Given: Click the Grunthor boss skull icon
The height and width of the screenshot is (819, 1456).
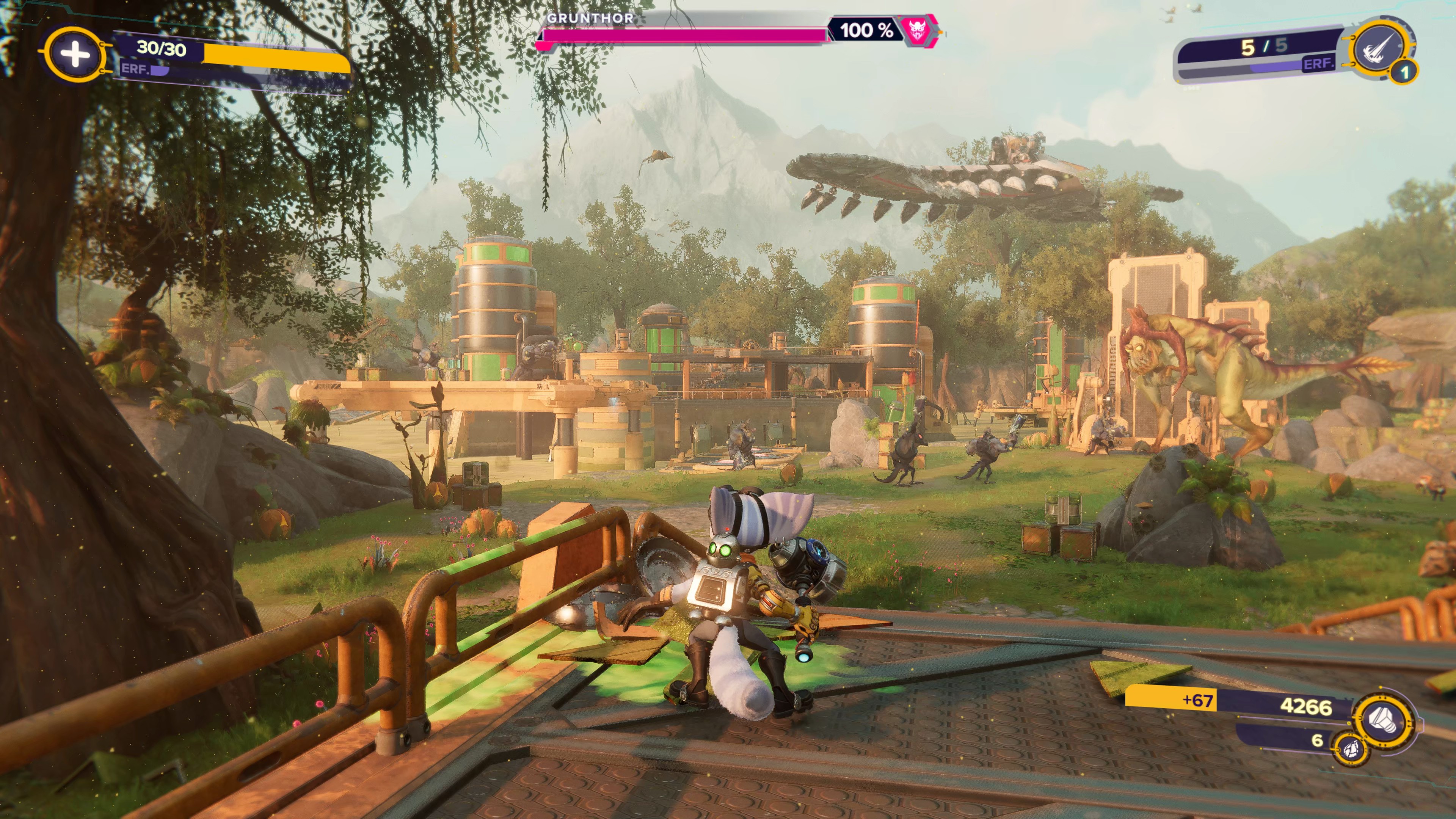Looking at the screenshot, I should click(915, 30).
